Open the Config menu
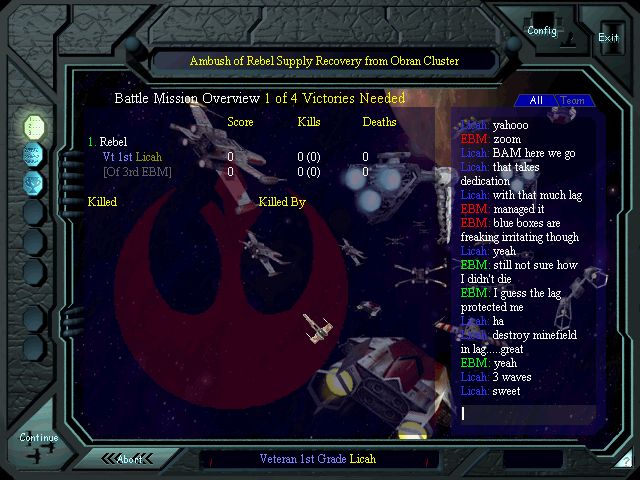This screenshot has height=480, width=640. 542,28
